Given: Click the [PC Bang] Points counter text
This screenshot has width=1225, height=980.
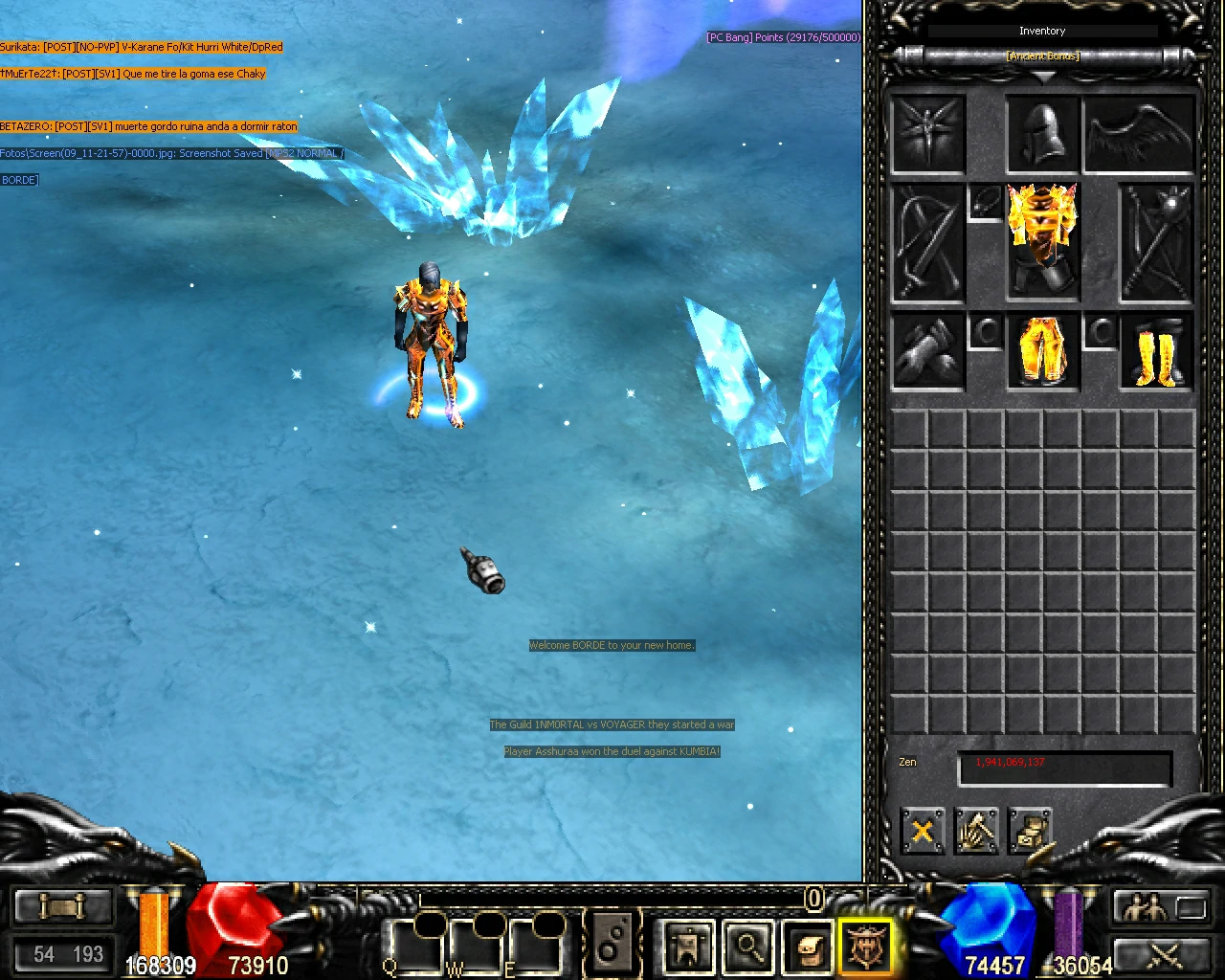Looking at the screenshot, I should coord(783,36).
